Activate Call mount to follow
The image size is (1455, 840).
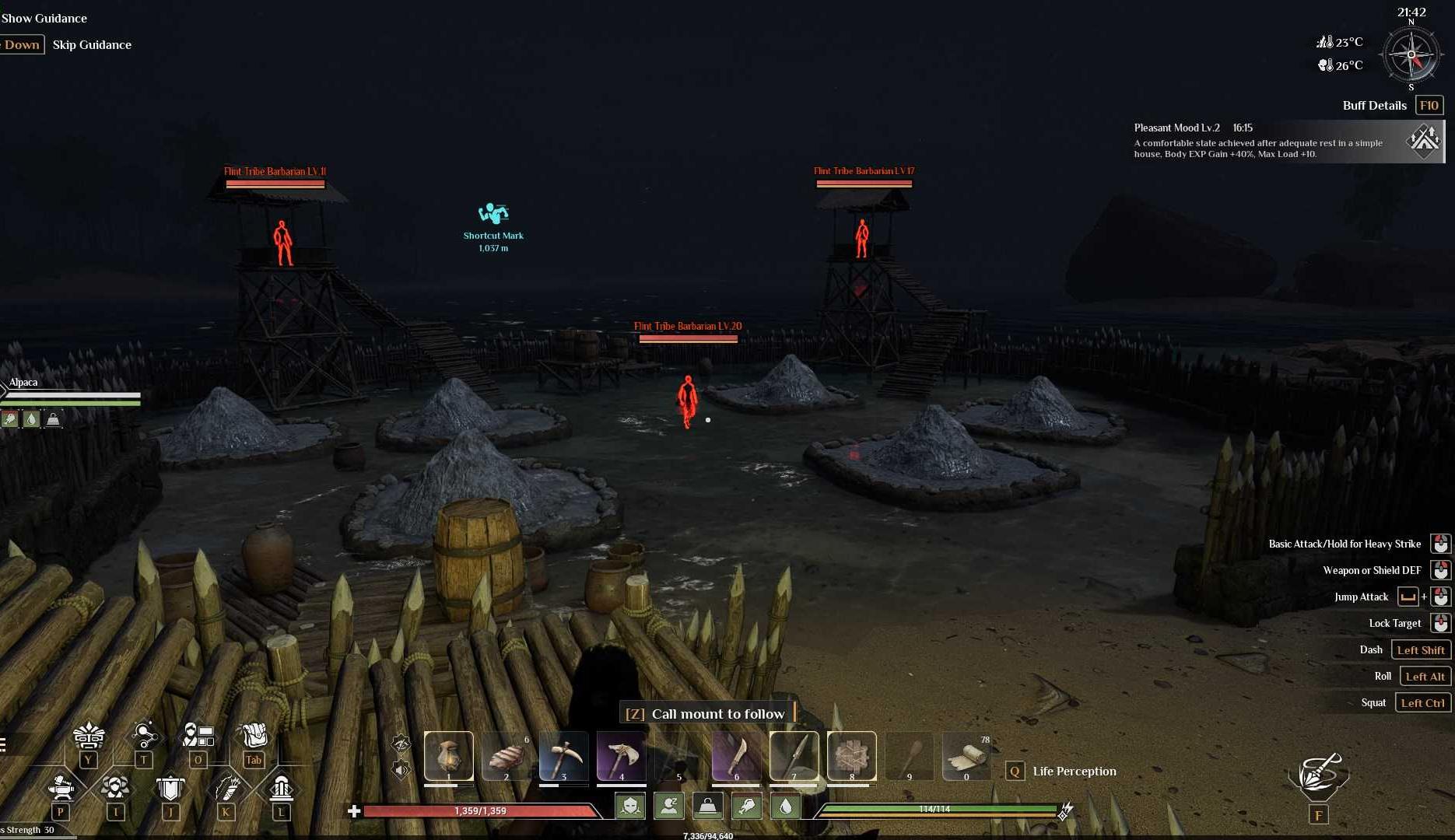[x=717, y=713]
